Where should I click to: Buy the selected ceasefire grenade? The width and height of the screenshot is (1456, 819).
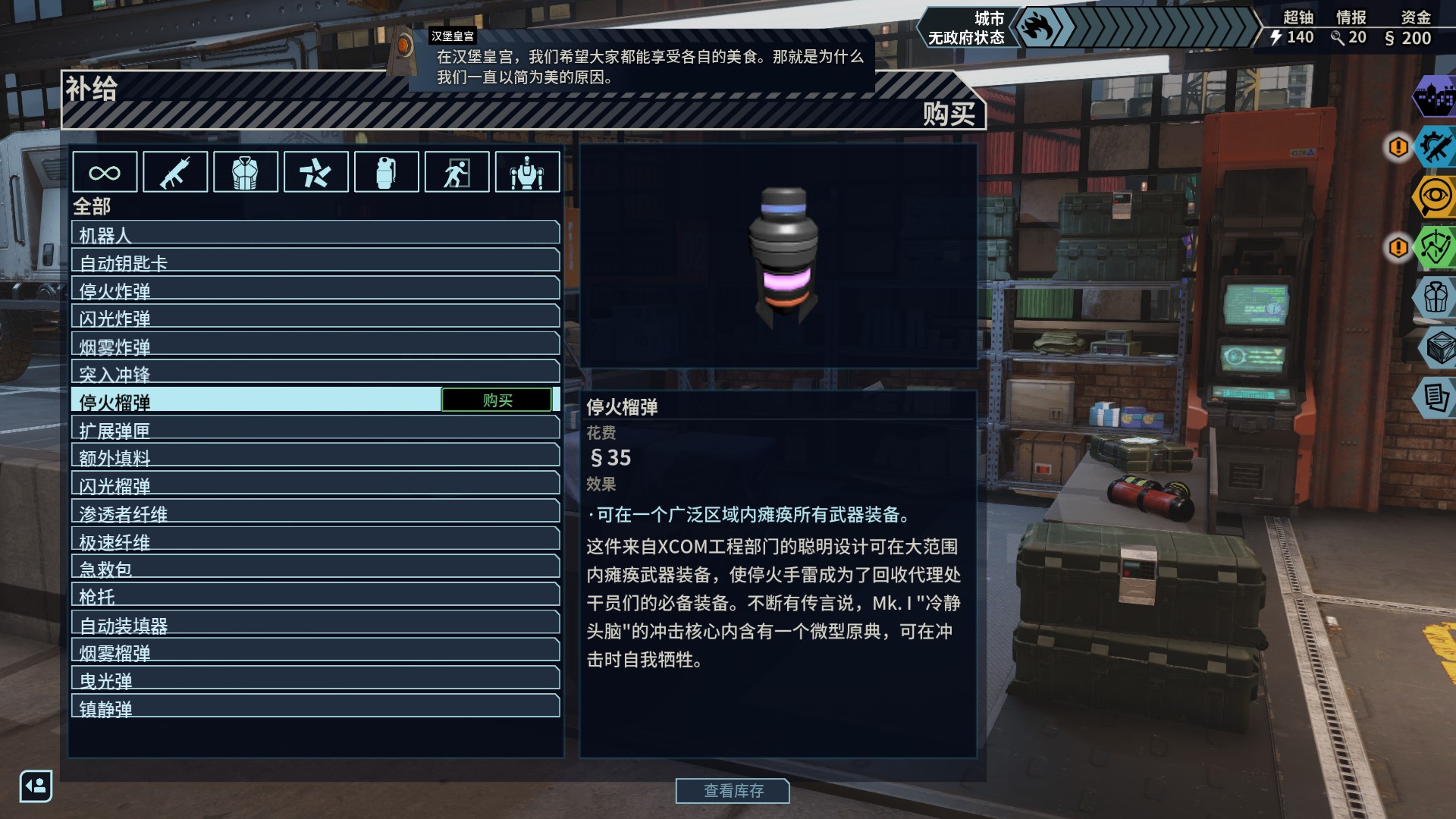[x=497, y=400]
